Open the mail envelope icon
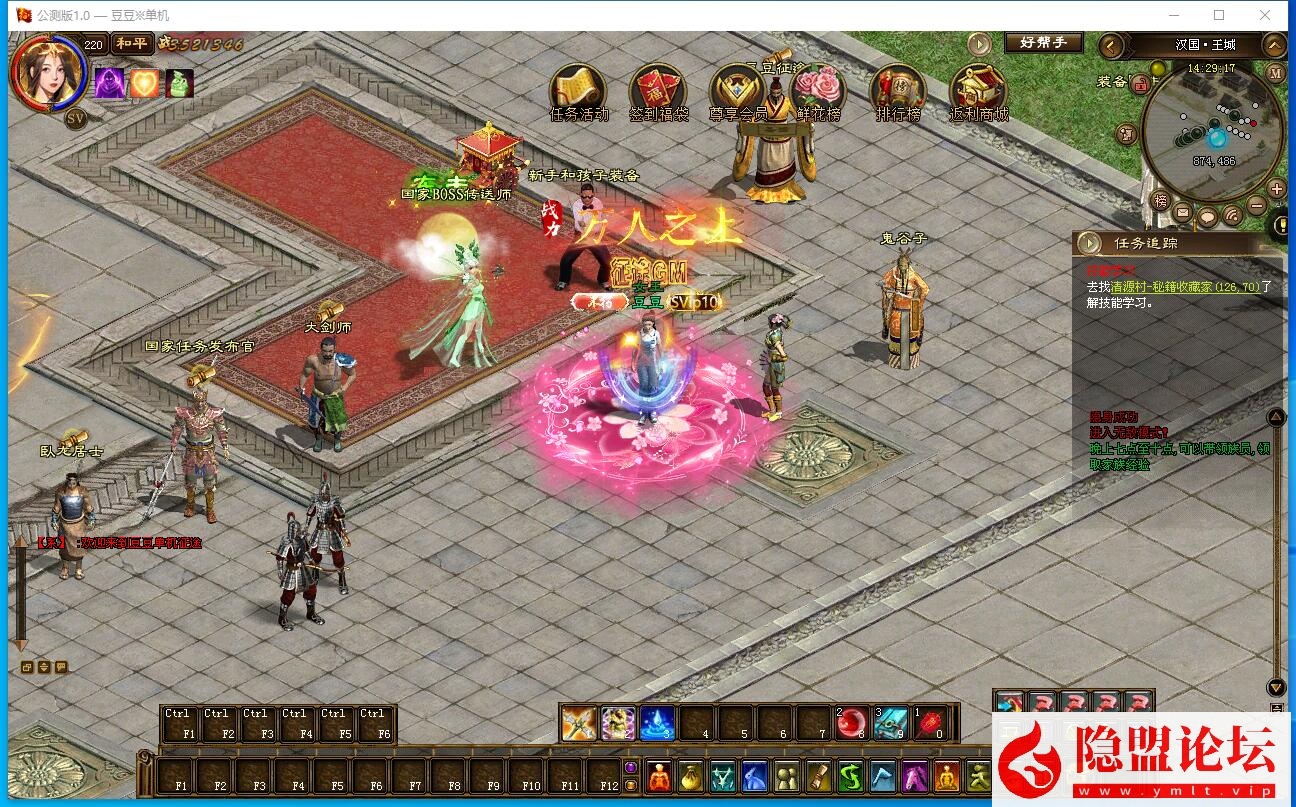Viewport: 1296px width, 807px height. (1183, 212)
